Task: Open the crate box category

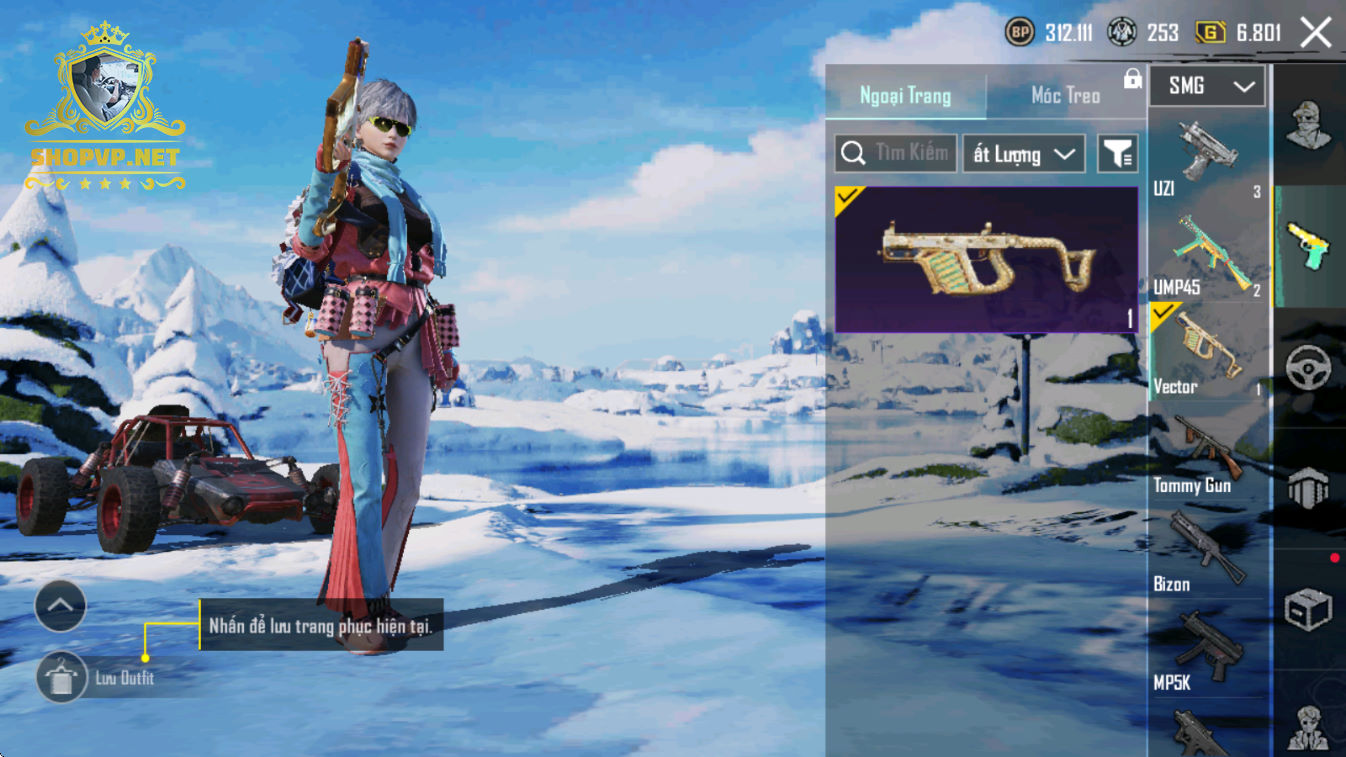Action: 1308,608
